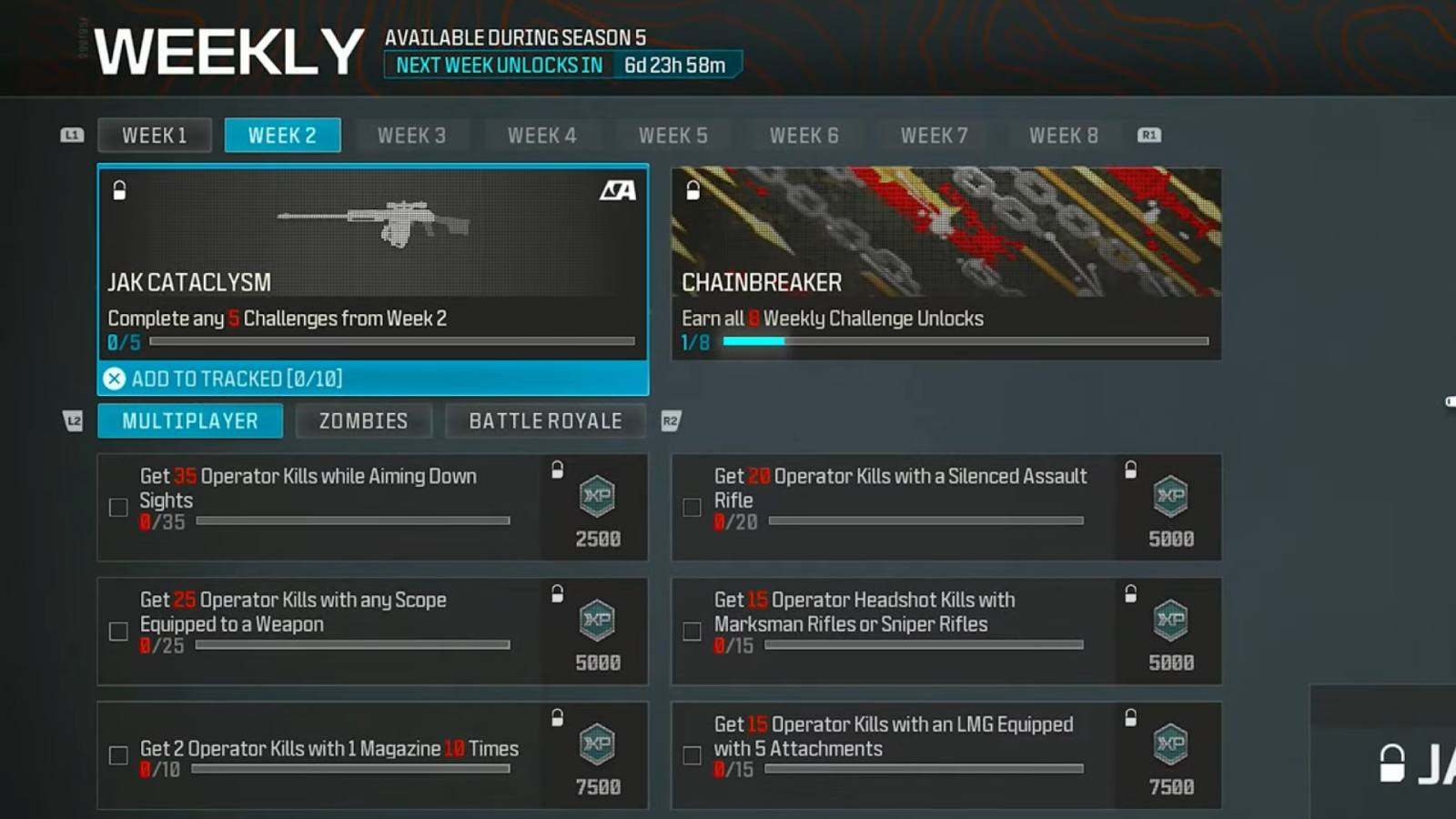Click the 2500 XP reward icon

pos(596,498)
